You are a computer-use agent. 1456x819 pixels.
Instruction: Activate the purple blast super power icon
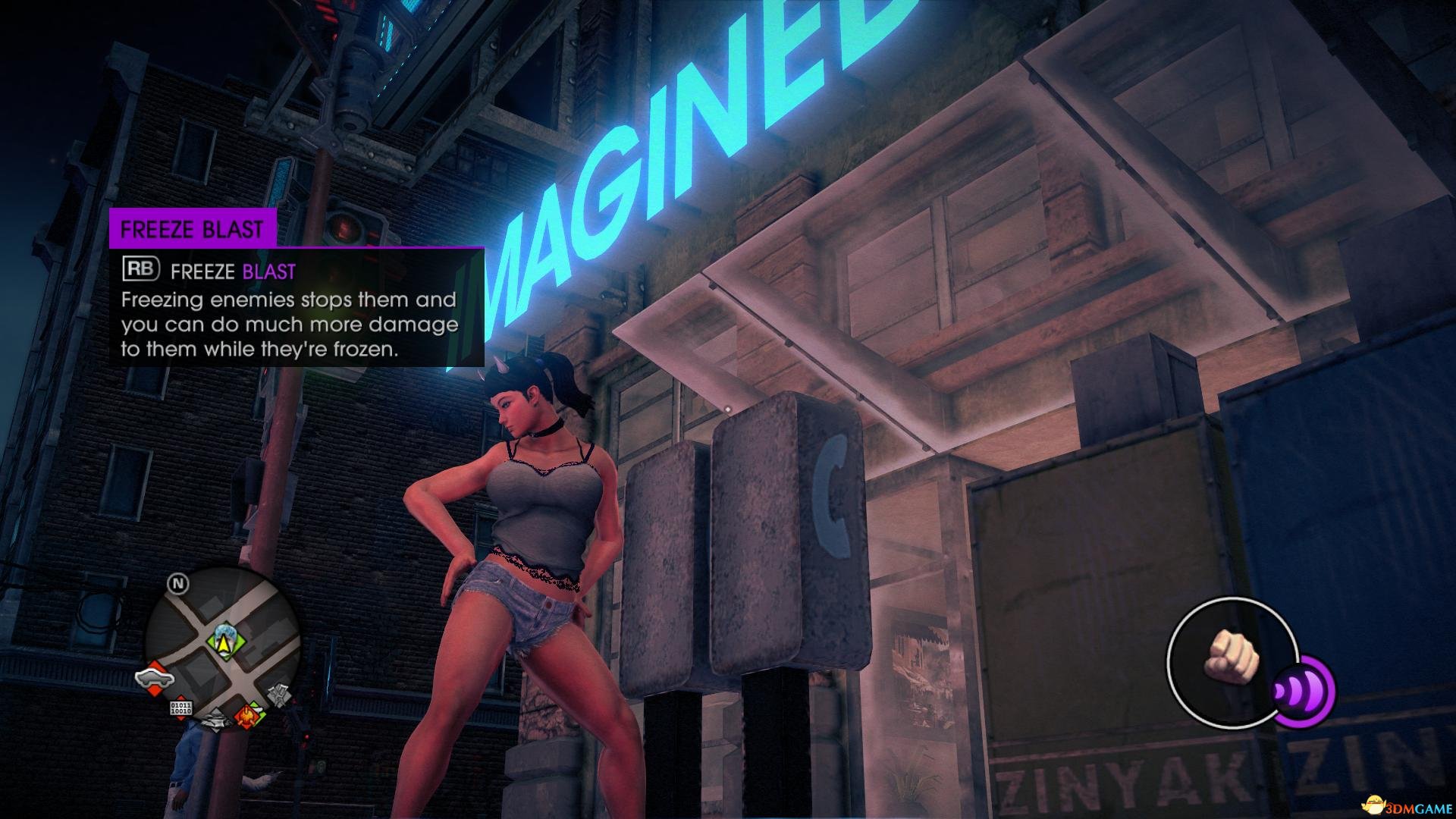coord(1303,692)
